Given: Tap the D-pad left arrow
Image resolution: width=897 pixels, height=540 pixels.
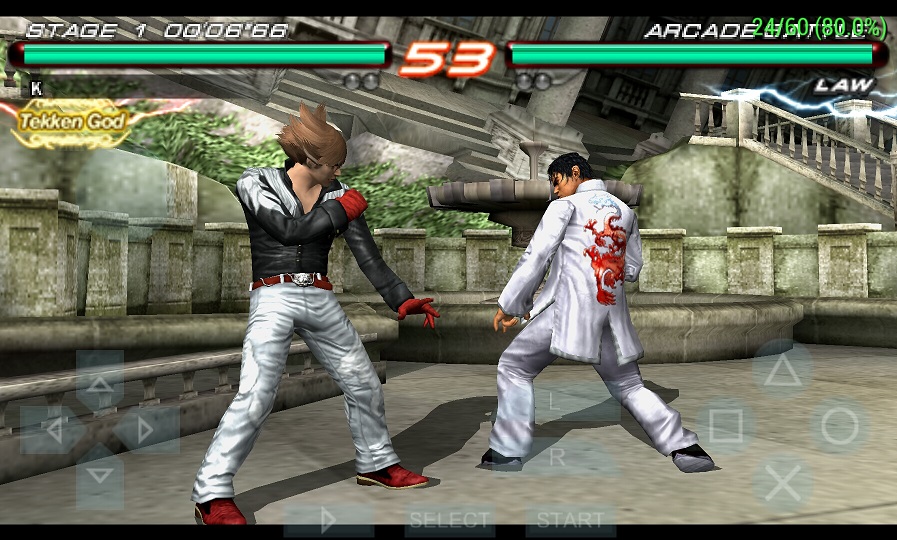Looking at the screenshot, I should pyautogui.click(x=51, y=430).
